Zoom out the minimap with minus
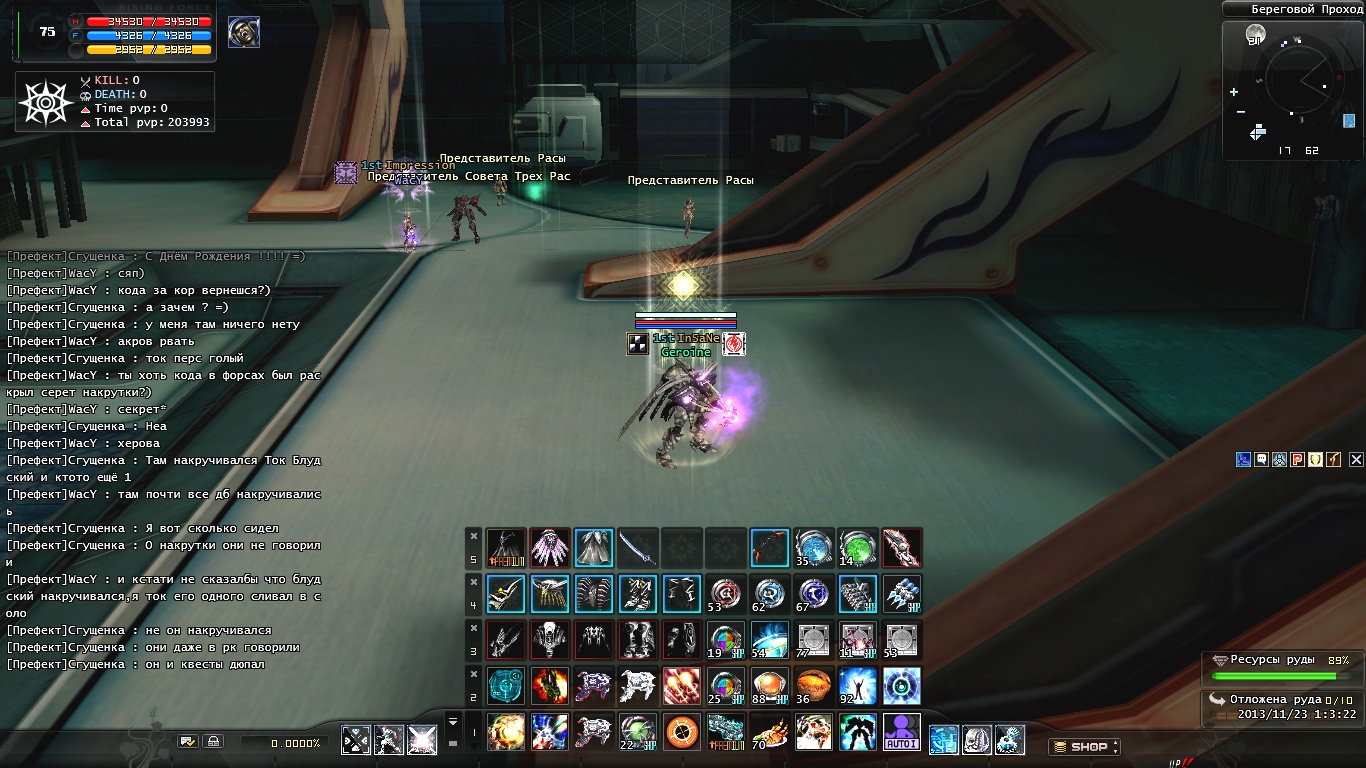This screenshot has width=1366, height=768. [x=1241, y=112]
